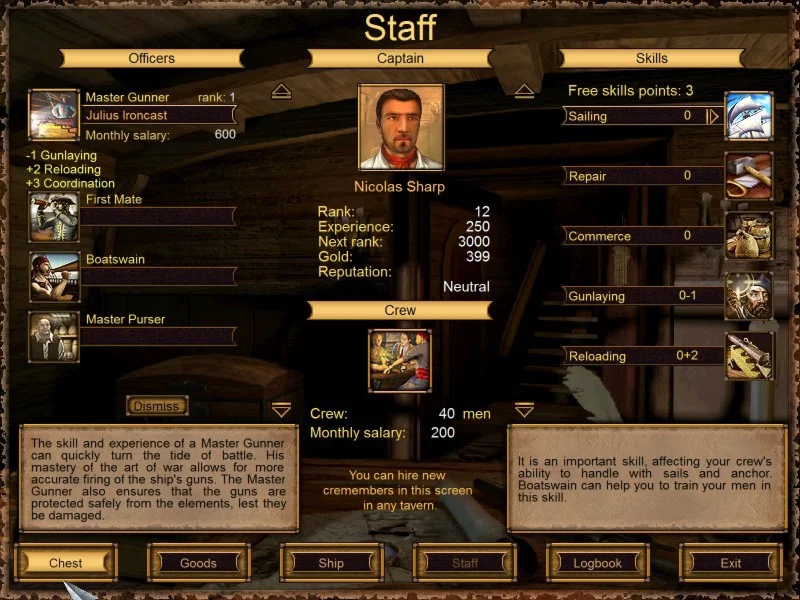The image size is (800, 600).
Task: Select the Master Gunner portrait
Action: [x=53, y=115]
